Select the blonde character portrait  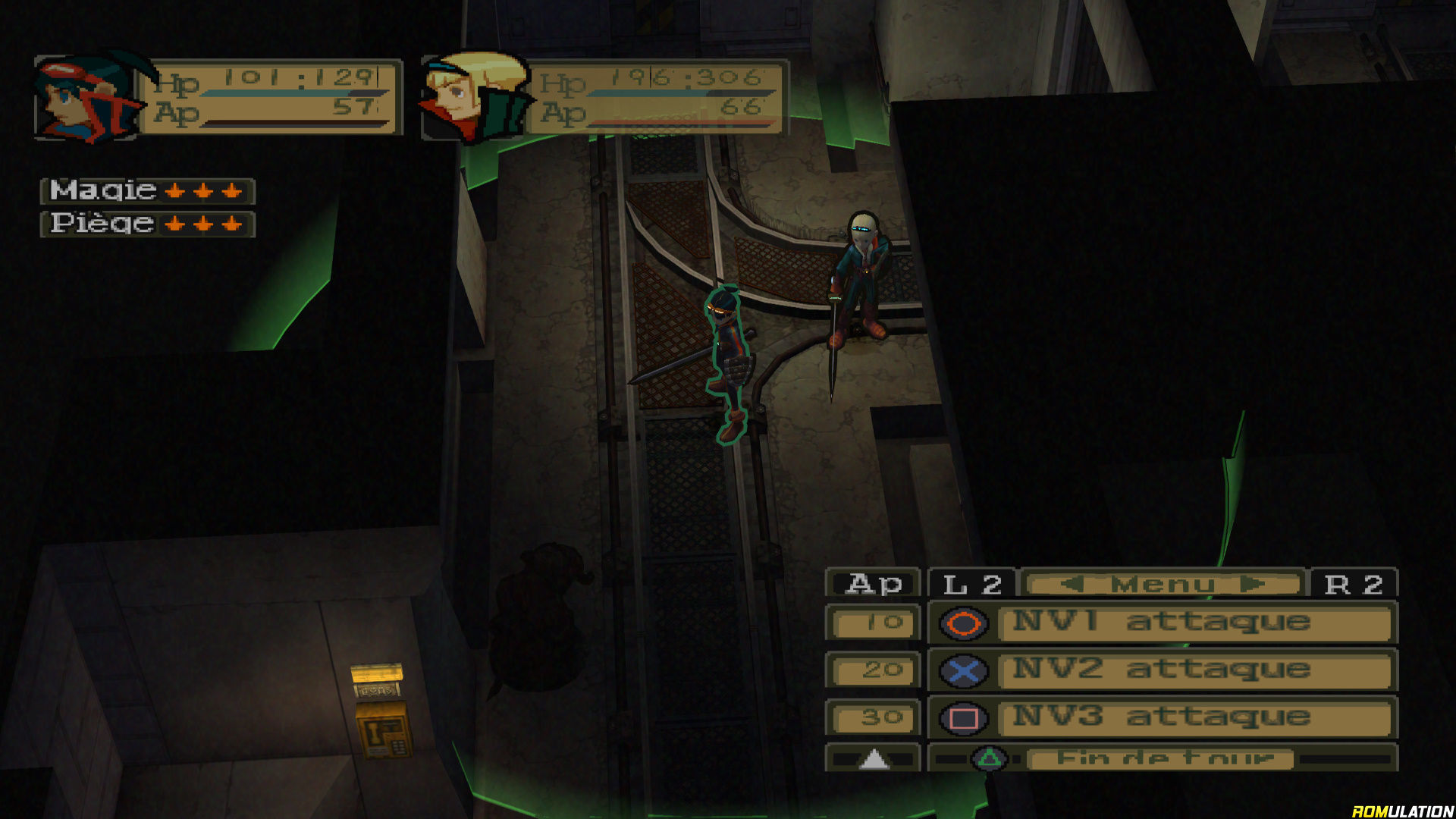pos(474,98)
